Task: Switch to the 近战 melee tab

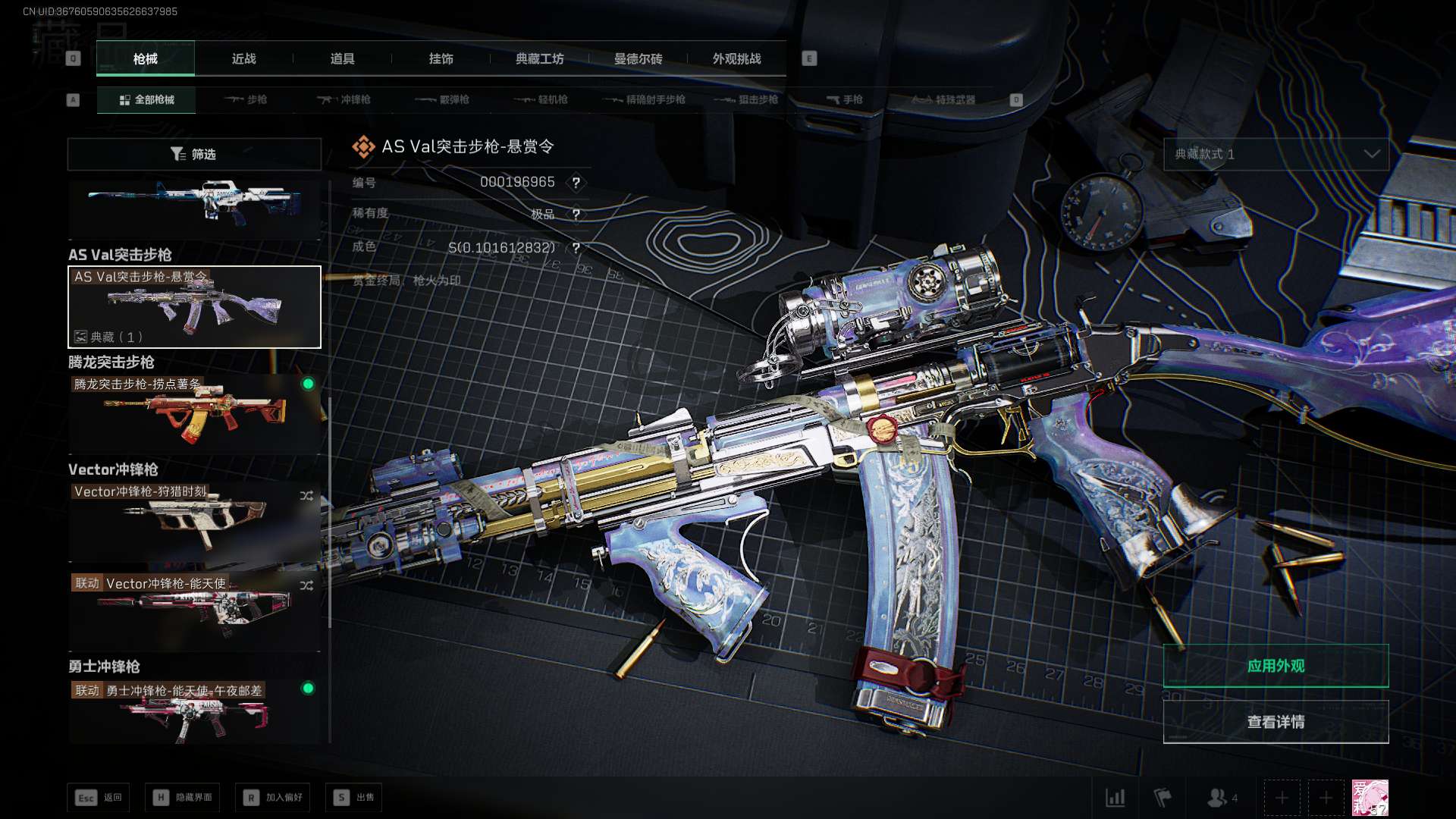Action: tap(243, 58)
